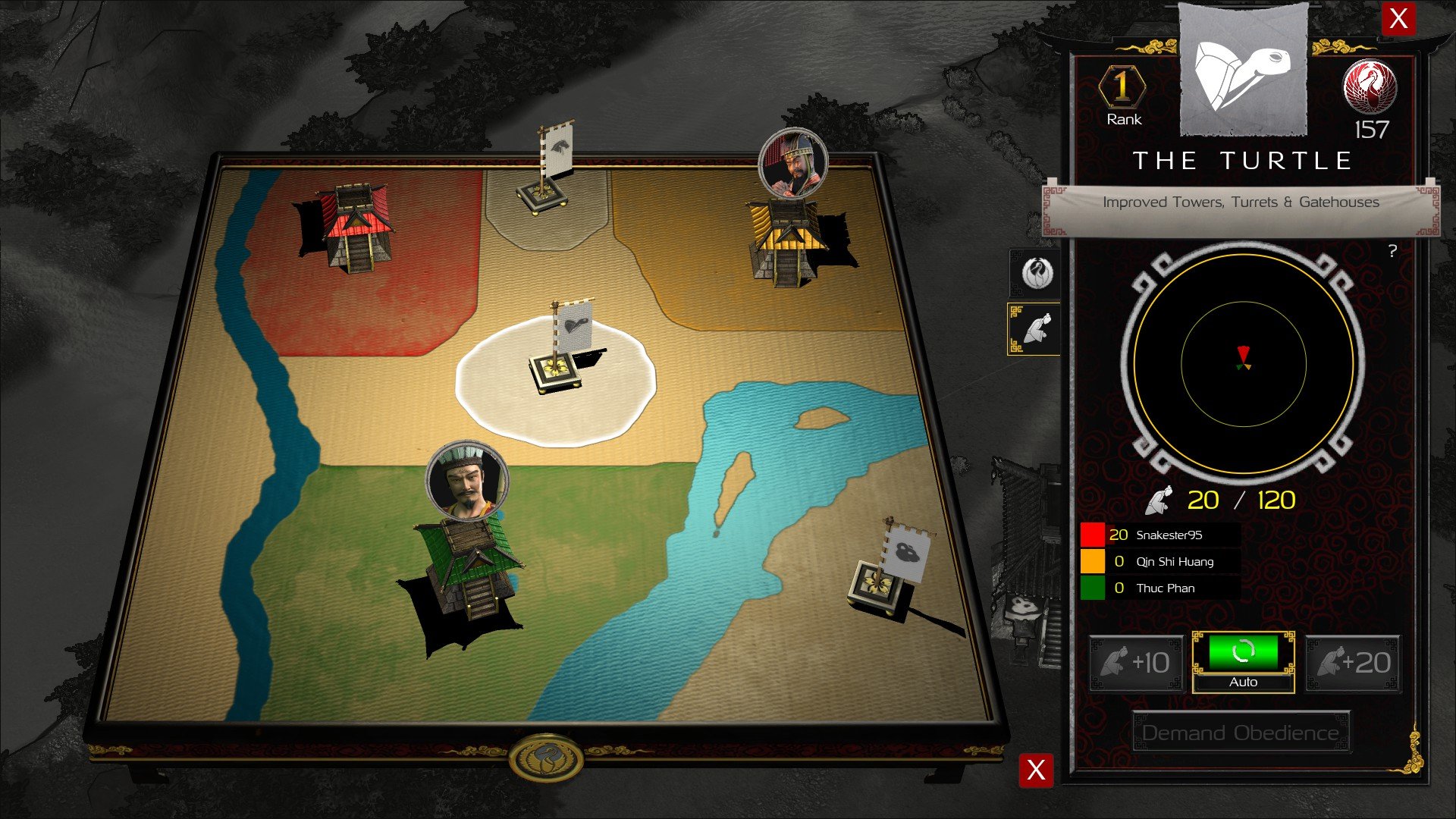Select the Qin Shi Huang player row
This screenshot has height=819, width=1456.
(x=1160, y=561)
